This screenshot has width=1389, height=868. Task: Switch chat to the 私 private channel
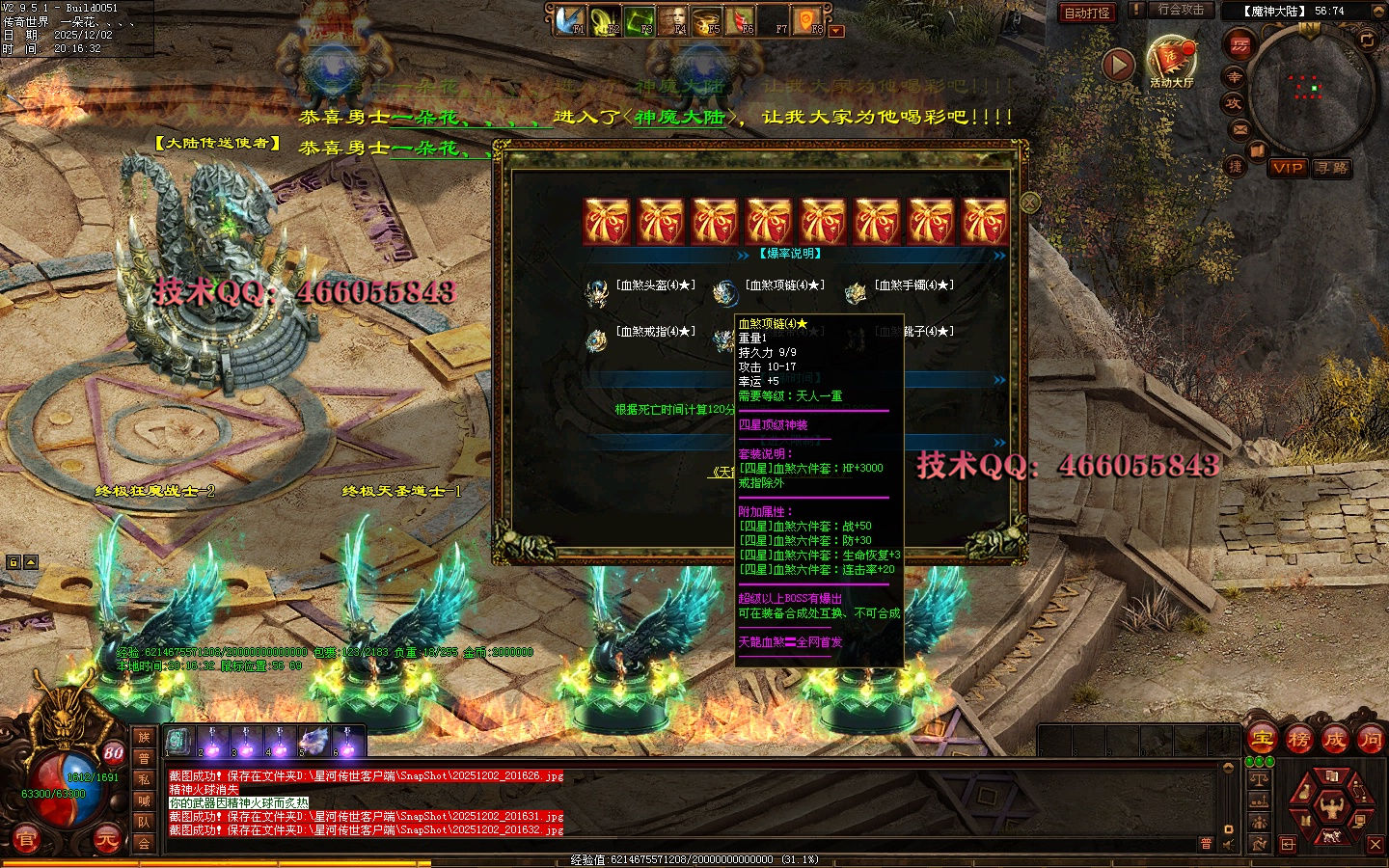[144, 779]
